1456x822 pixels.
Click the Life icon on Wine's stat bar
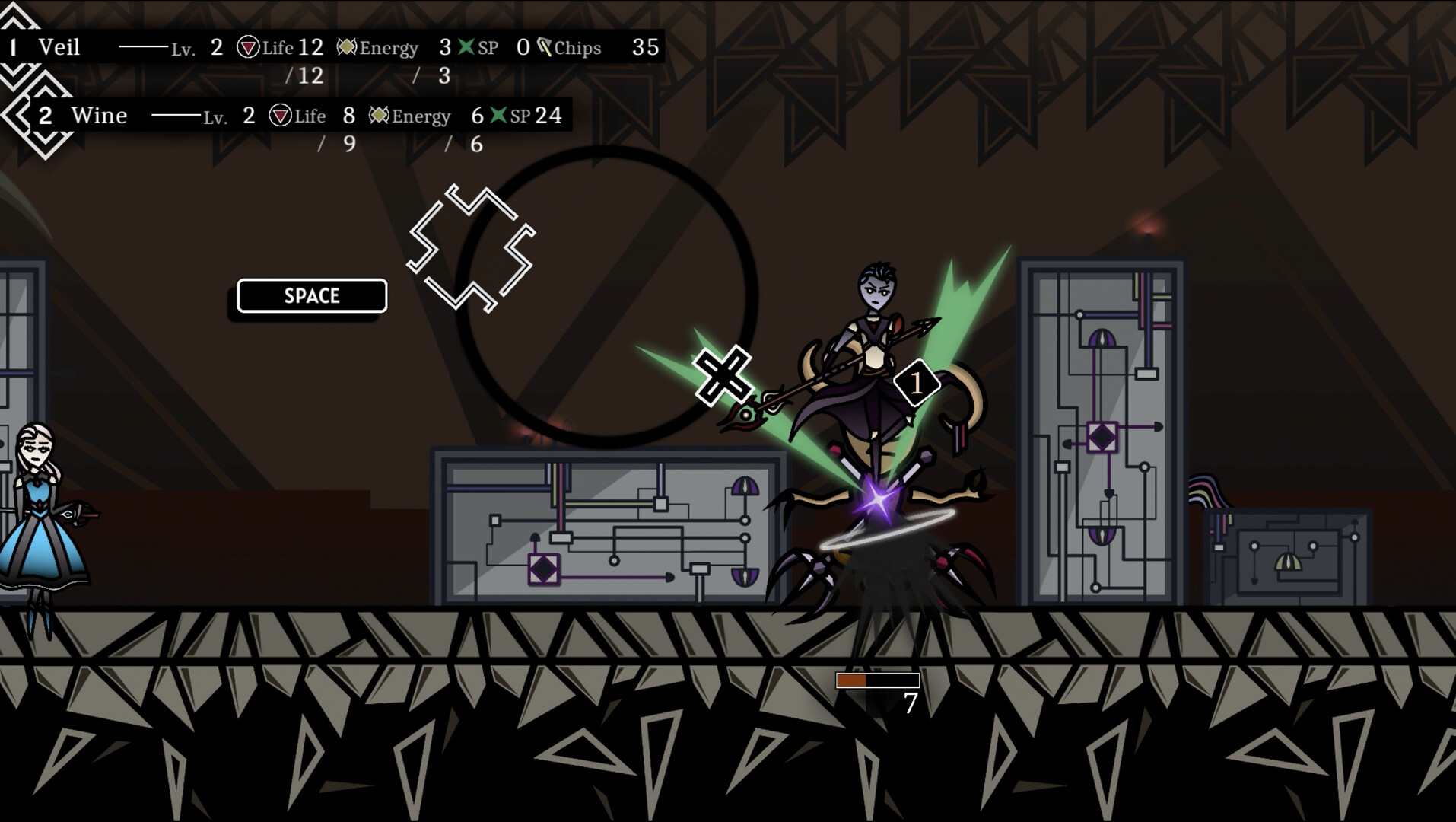(x=281, y=116)
